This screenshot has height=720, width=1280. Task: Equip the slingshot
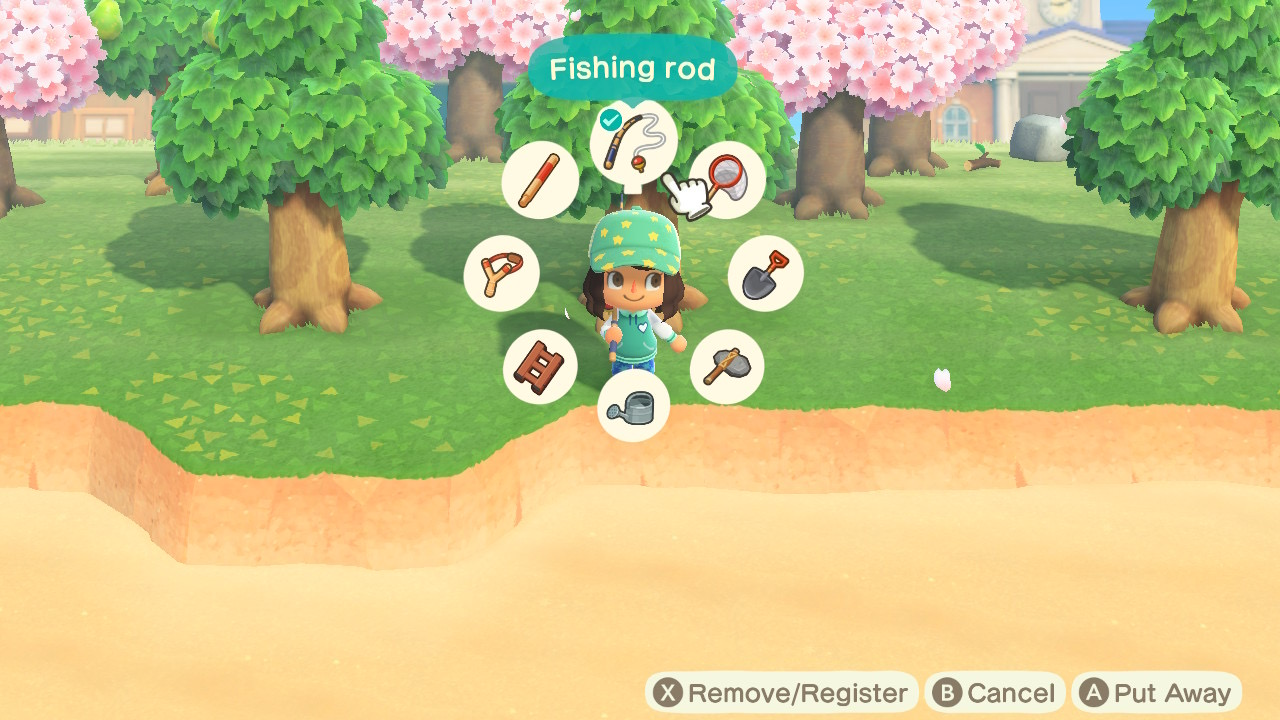click(x=502, y=274)
